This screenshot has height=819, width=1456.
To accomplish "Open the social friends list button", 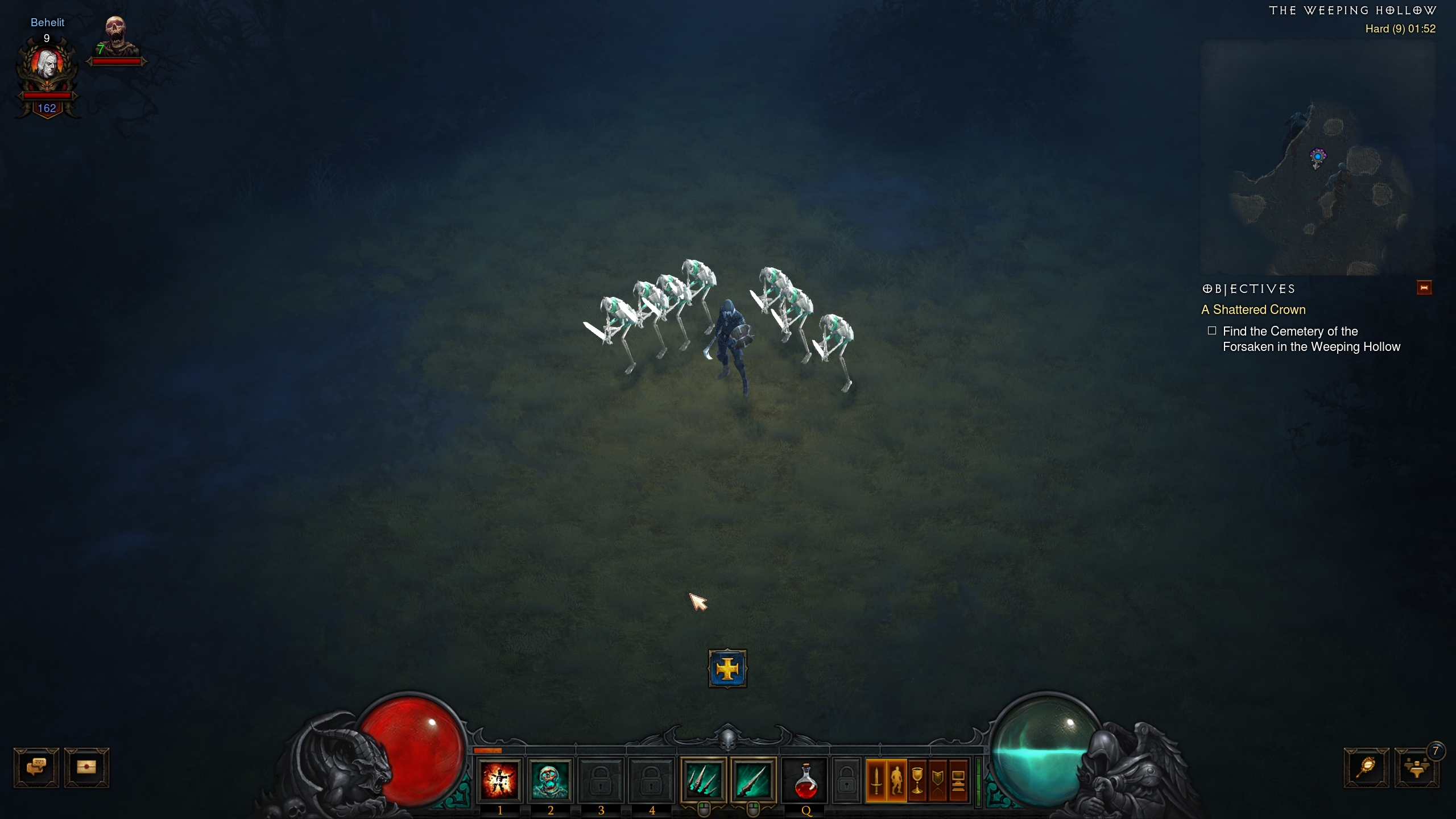I will (1416, 768).
